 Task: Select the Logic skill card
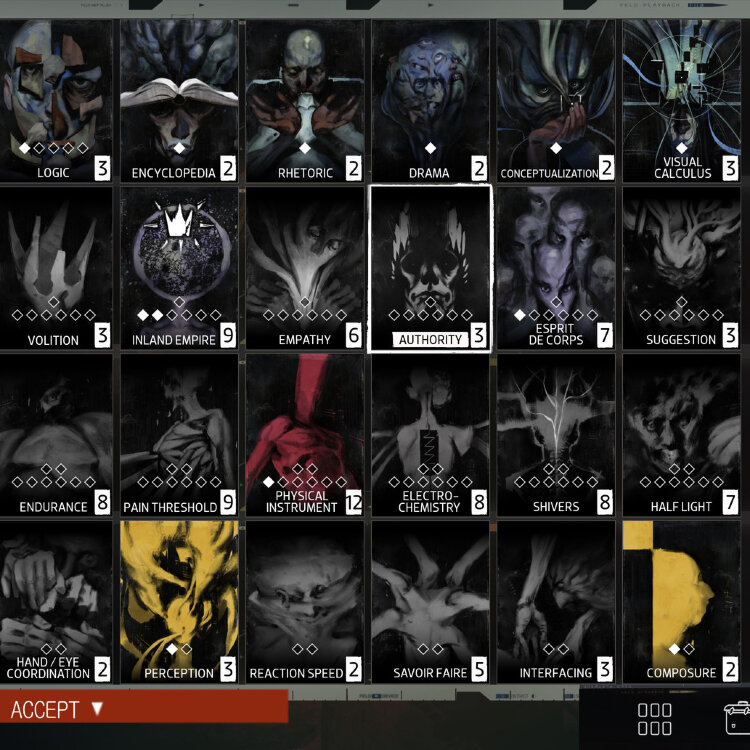tap(55, 100)
